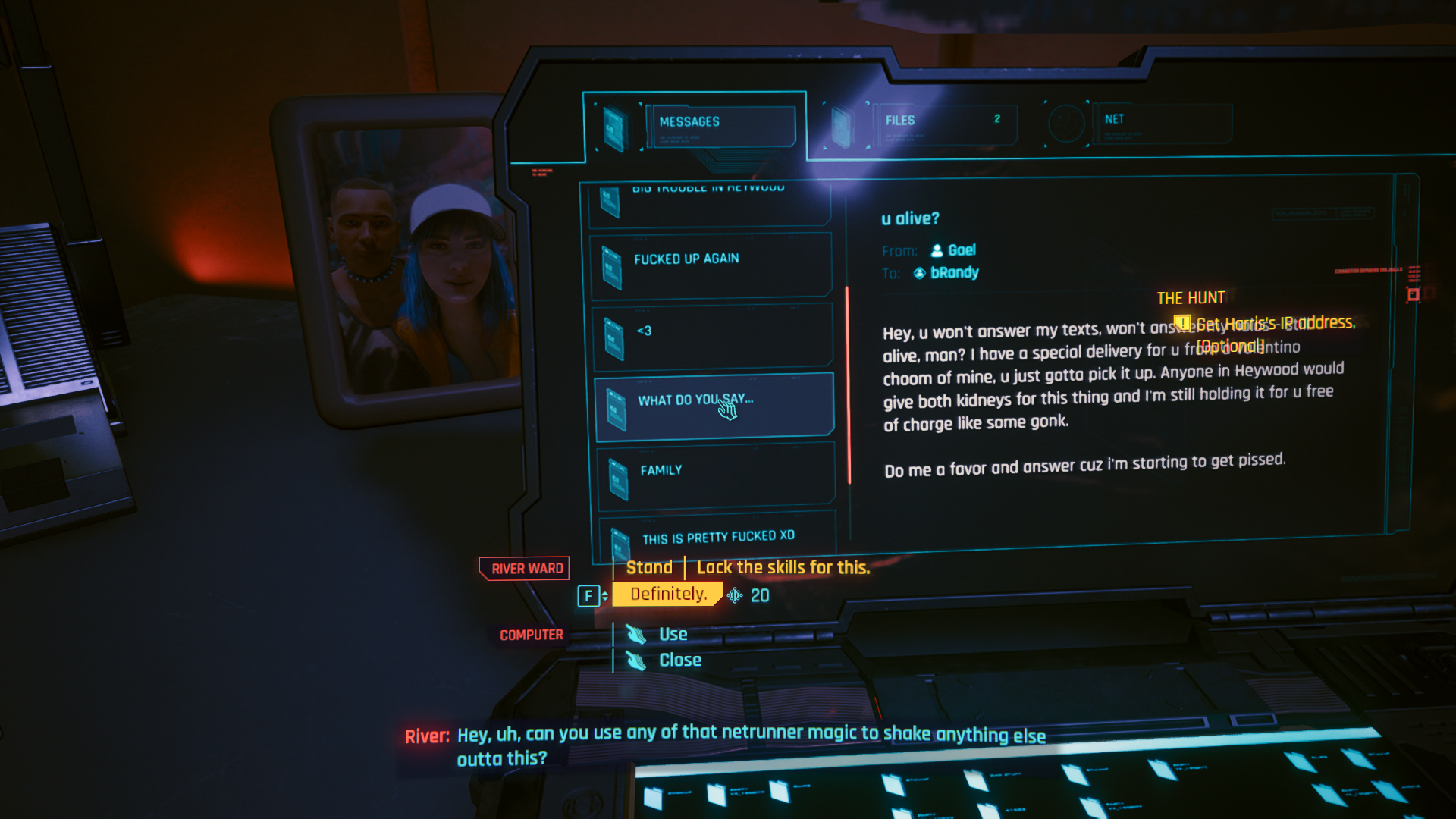Click the hand icon next to Close
1456x819 pixels.
[634, 660]
